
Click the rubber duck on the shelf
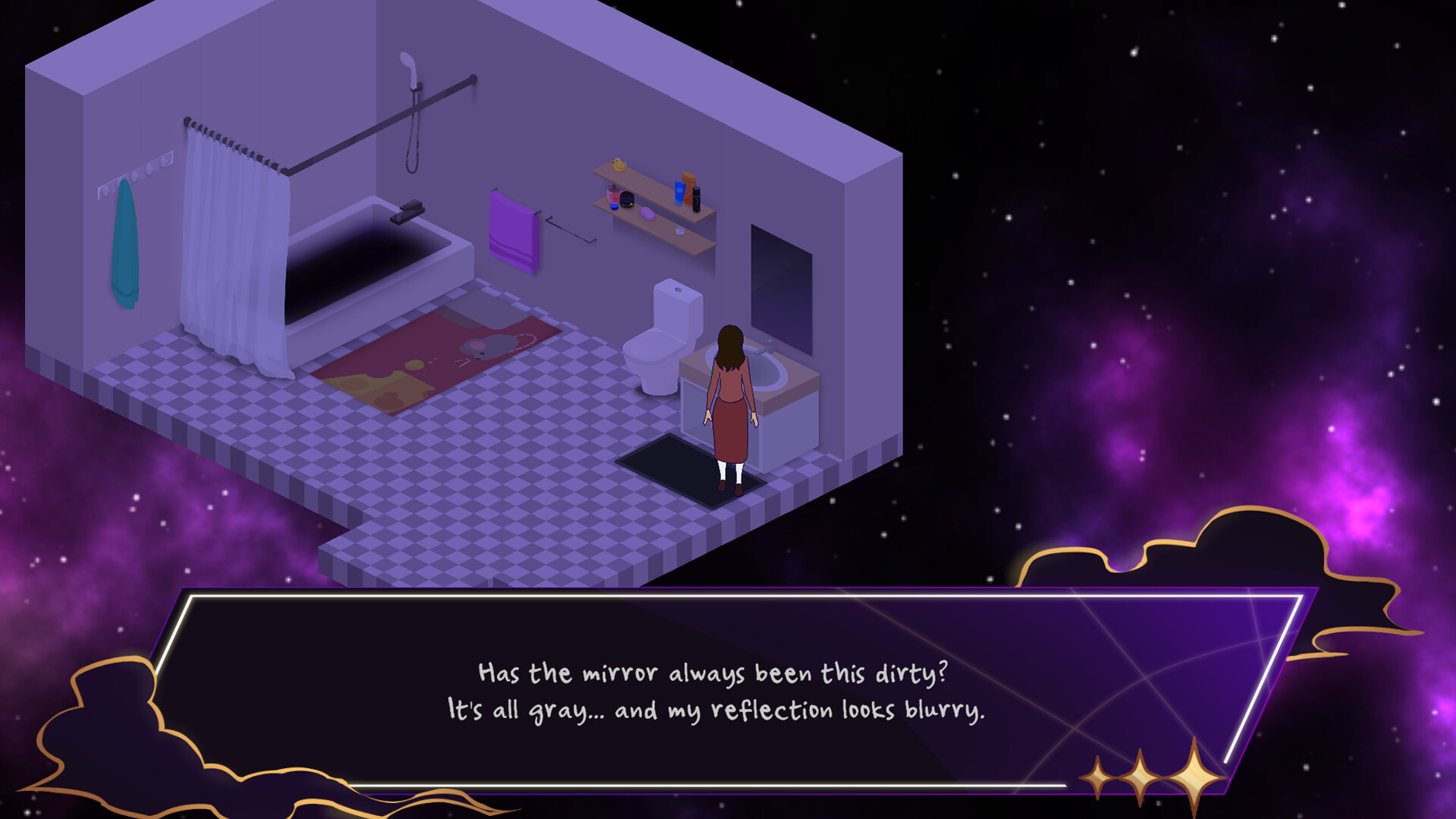coord(619,165)
